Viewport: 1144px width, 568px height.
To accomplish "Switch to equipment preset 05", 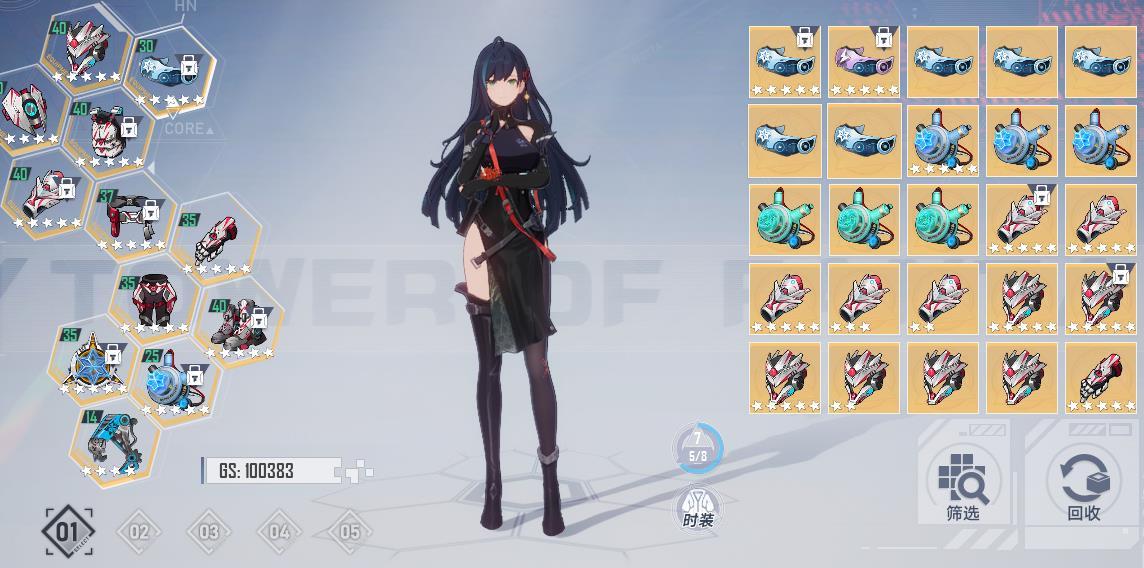I will tap(349, 531).
